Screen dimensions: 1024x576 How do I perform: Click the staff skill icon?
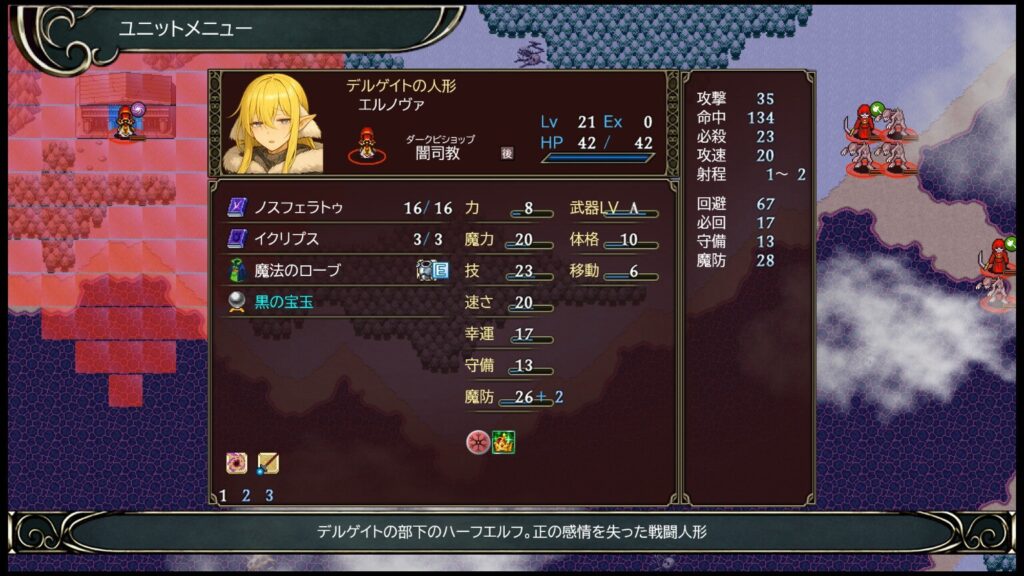point(267,463)
